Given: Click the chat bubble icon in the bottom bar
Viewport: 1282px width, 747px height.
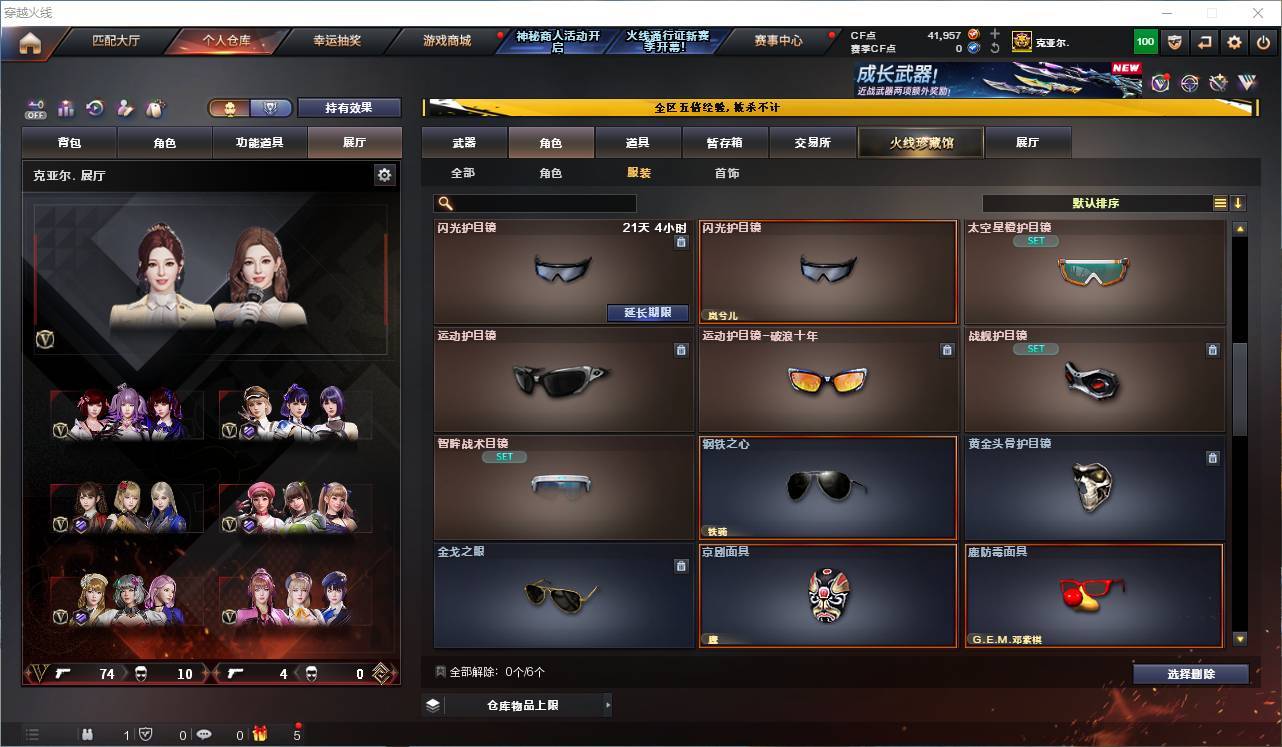Looking at the screenshot, I should click(x=205, y=733).
